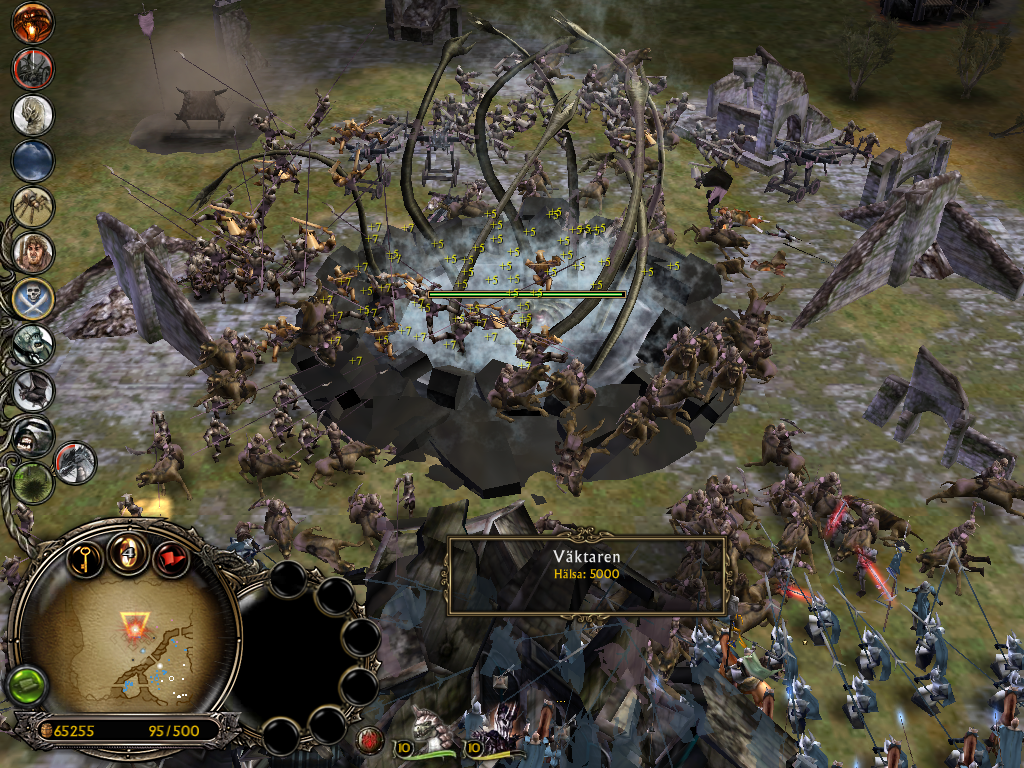Screen dimensions: 1024x768
Task: Activate the bat creature power icon
Action: click(33, 391)
